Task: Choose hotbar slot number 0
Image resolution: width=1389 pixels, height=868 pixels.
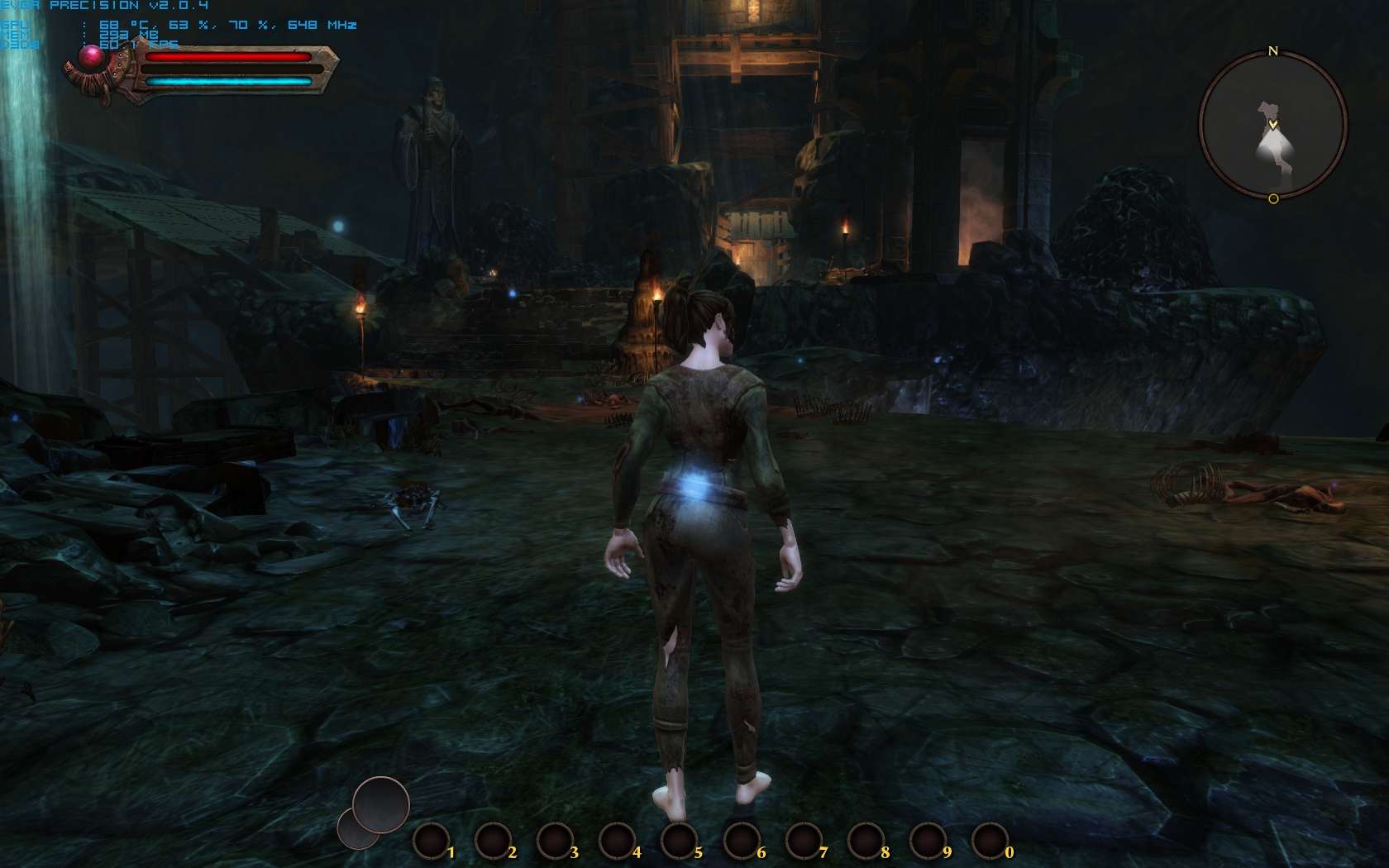Action: coord(990,842)
